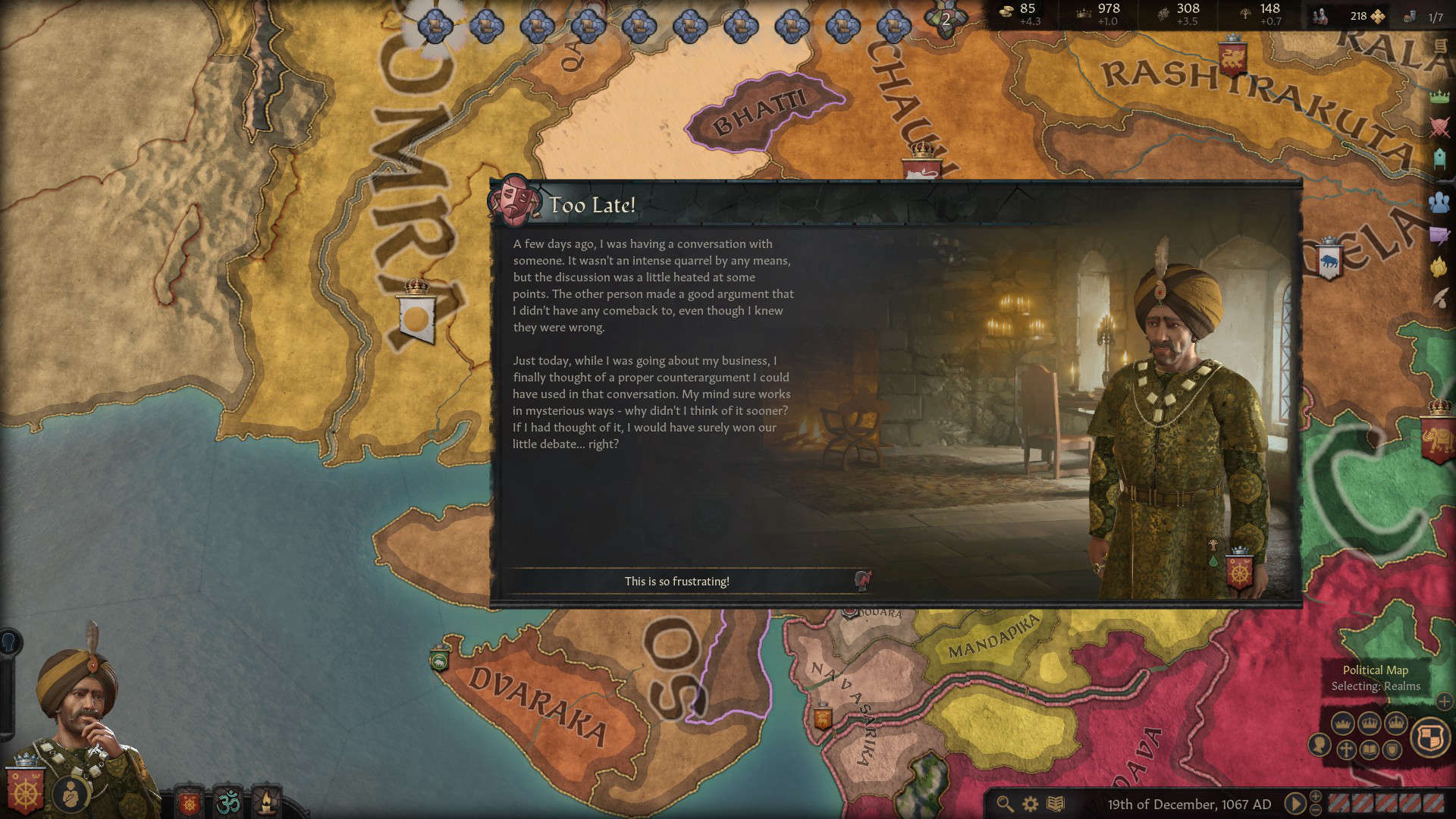Open the Military tab with crossed swords
Viewport: 1456px width, 819px height.
(1439, 127)
